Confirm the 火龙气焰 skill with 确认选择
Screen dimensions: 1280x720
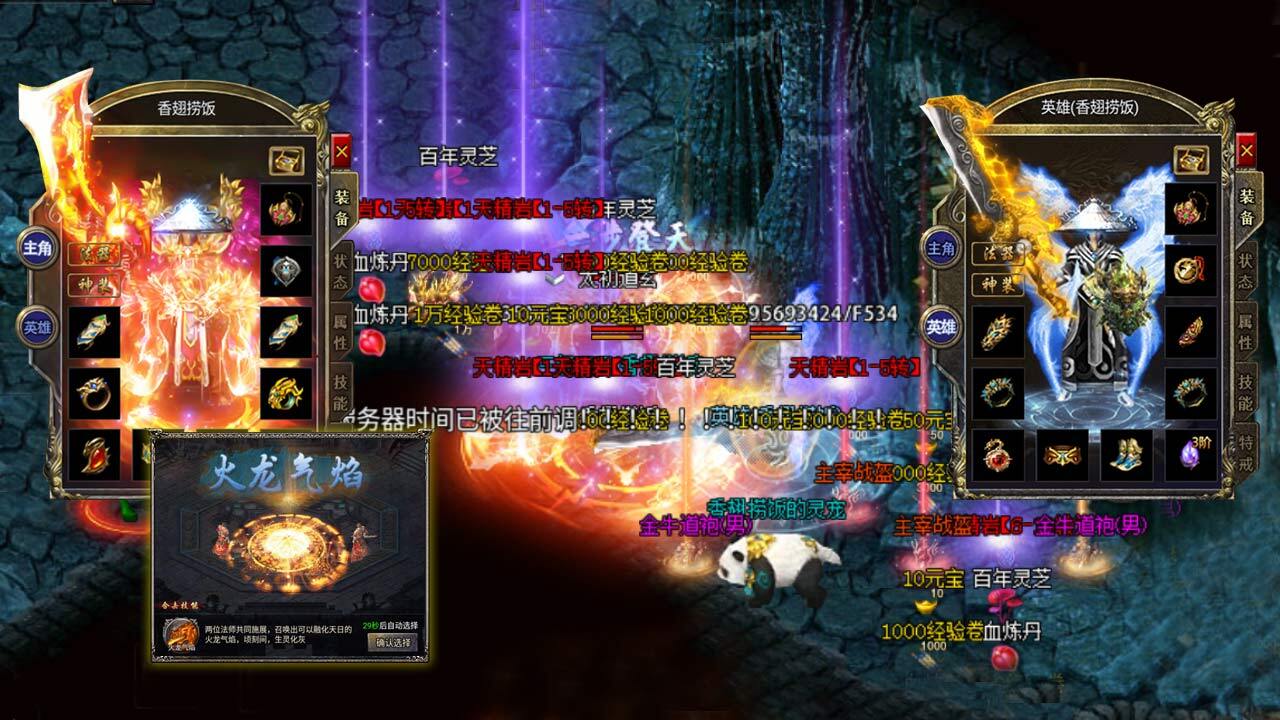click(x=393, y=642)
